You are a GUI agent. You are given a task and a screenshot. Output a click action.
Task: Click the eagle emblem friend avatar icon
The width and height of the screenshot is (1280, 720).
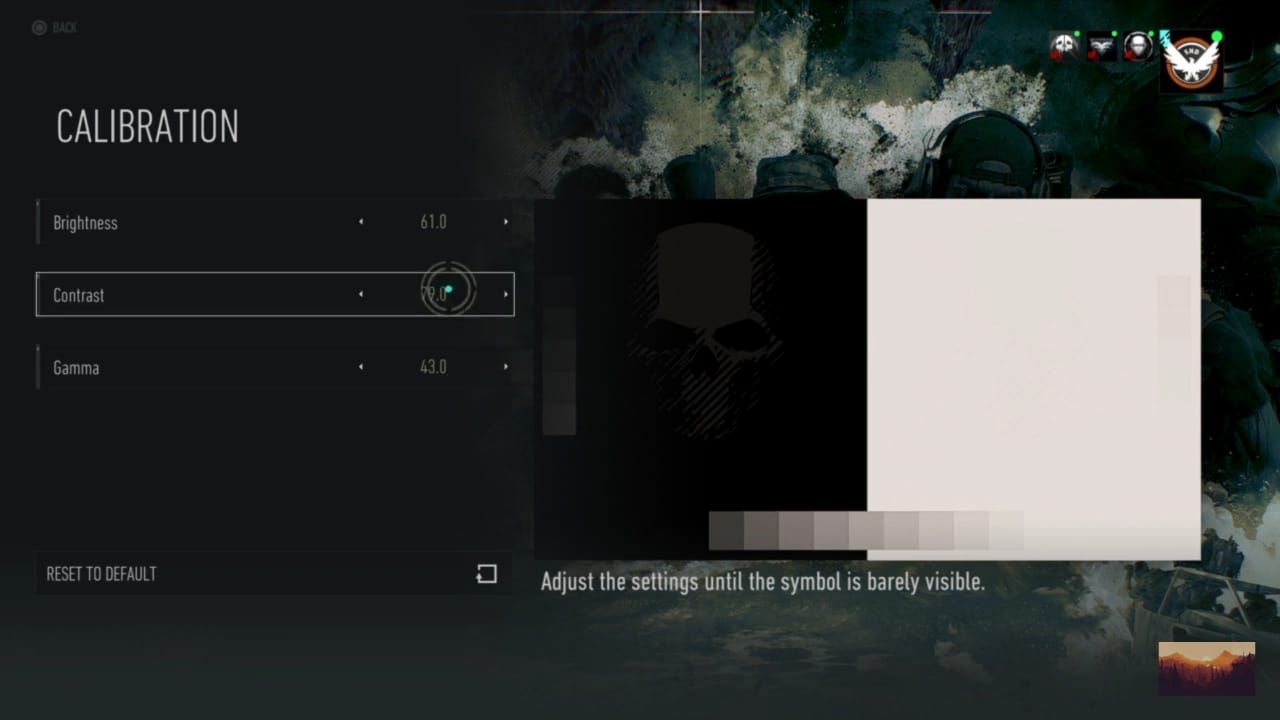(x=1100, y=47)
